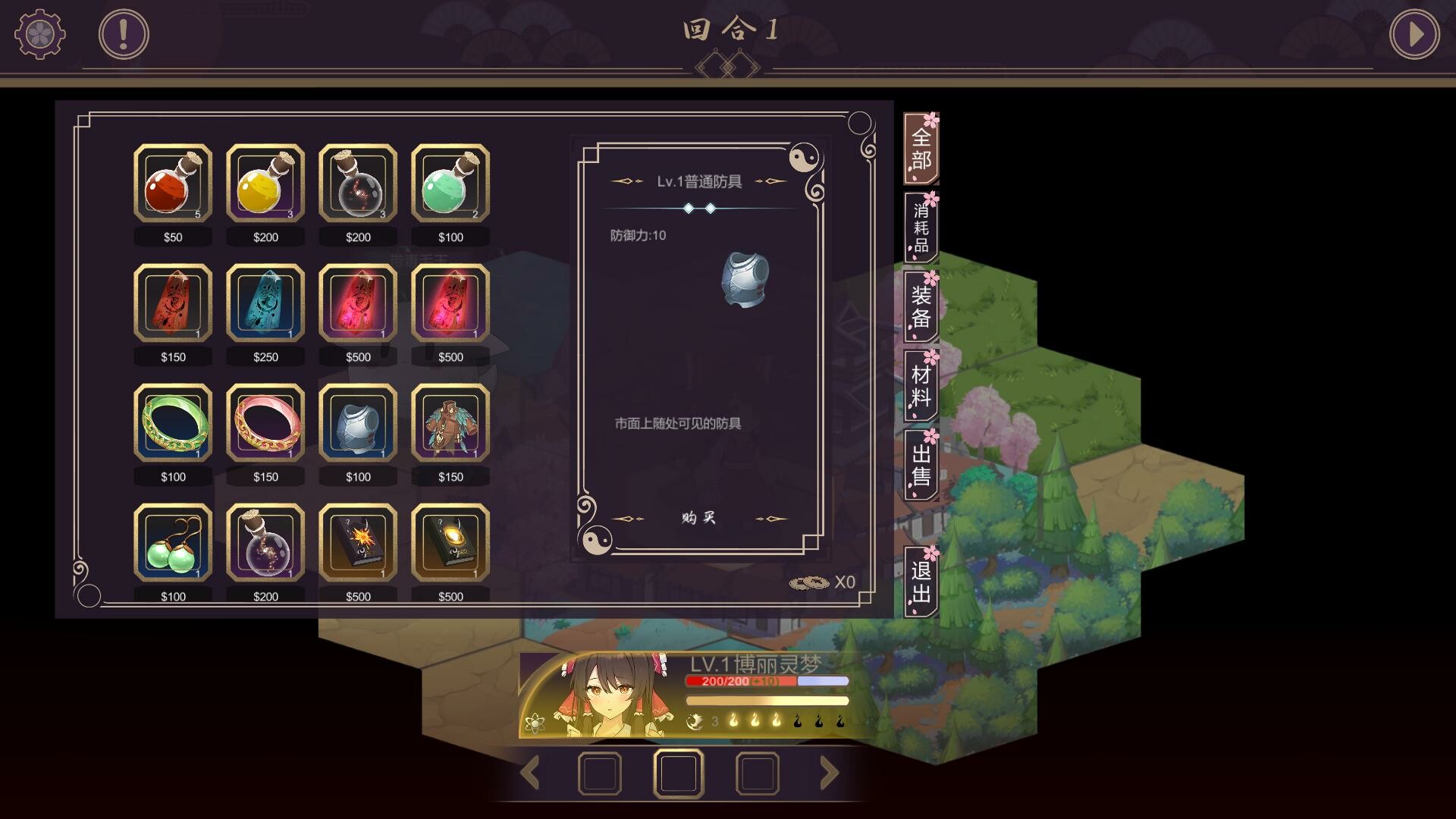Click the exclamation notification icon
1456x819 pixels.
121,32
